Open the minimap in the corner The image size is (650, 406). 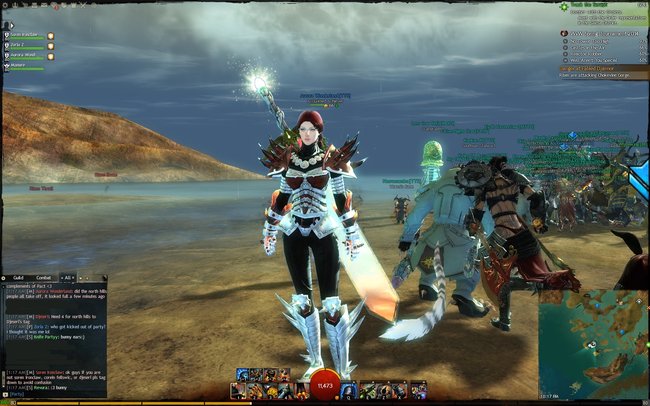click(x=594, y=345)
